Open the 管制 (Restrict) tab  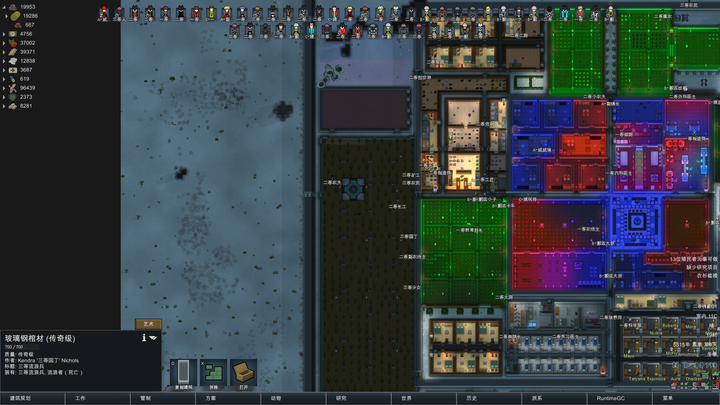pos(146,398)
